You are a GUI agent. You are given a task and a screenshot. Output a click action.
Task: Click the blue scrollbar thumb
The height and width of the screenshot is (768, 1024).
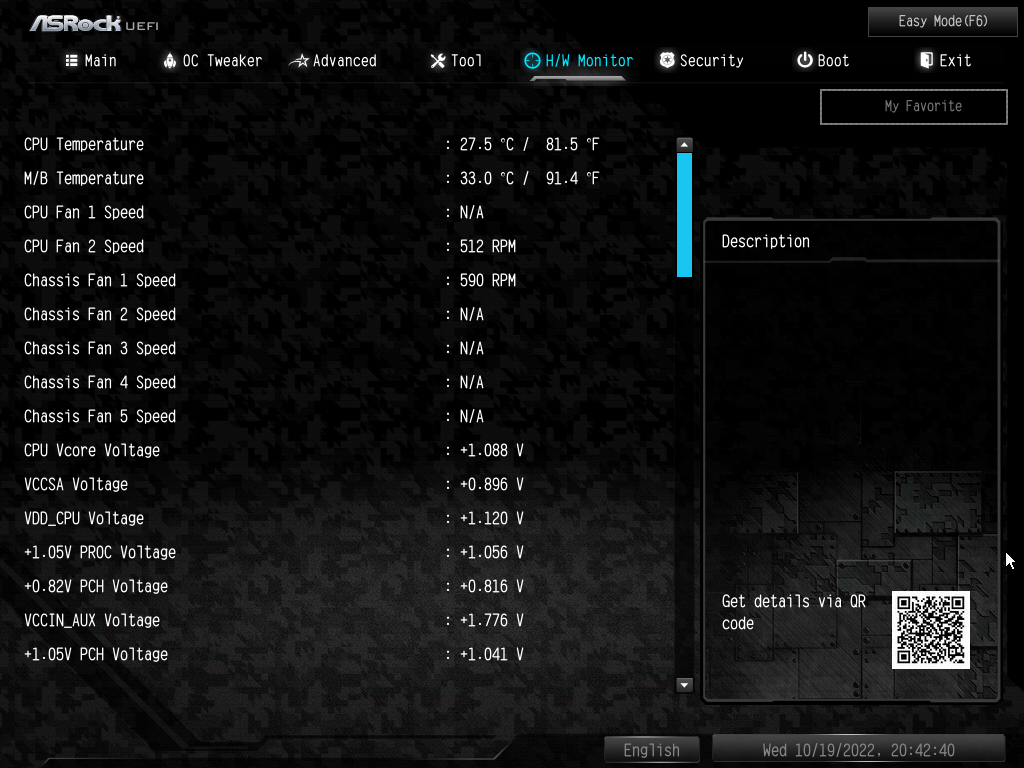coord(684,213)
